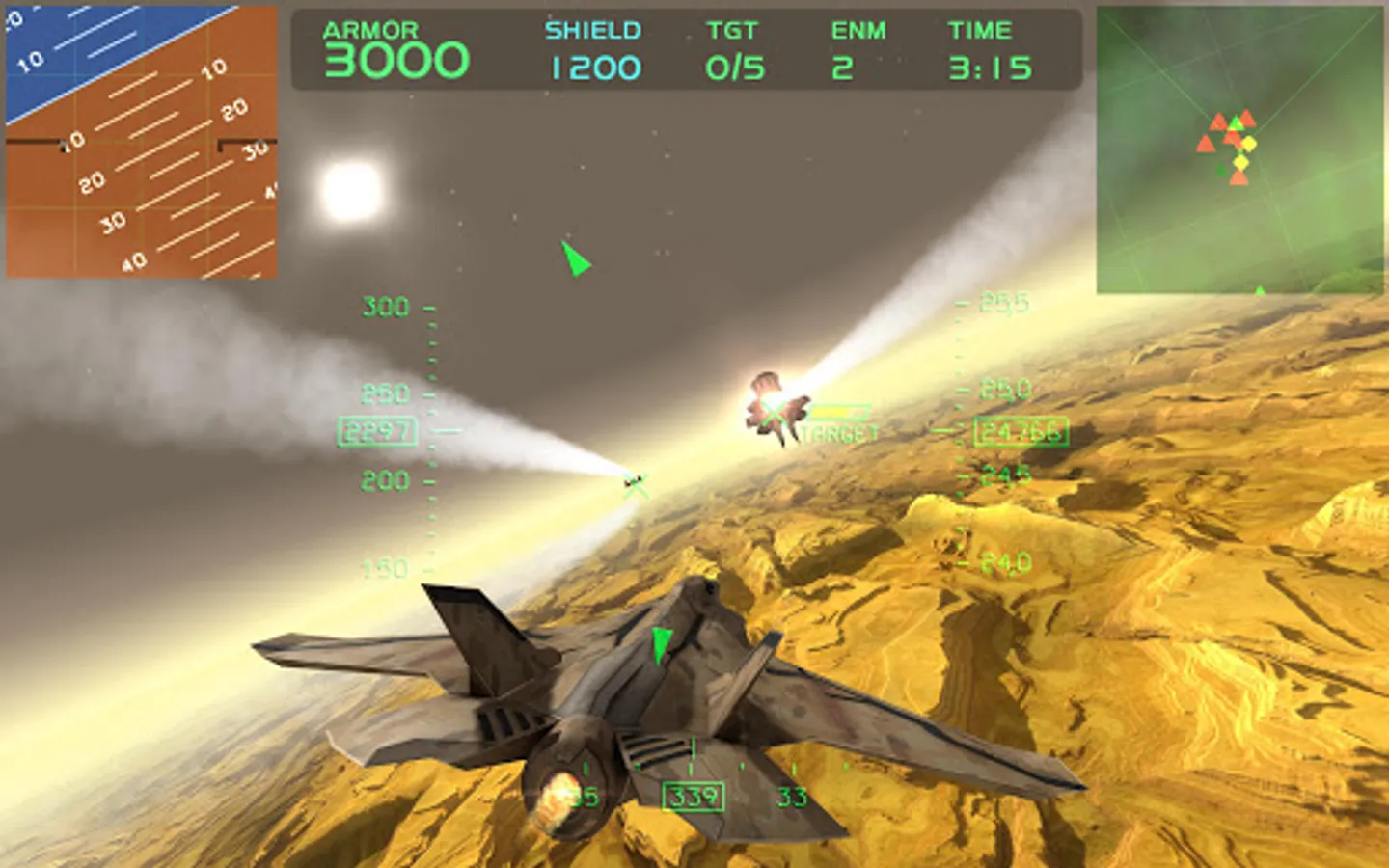The width and height of the screenshot is (1389, 868).
Task: Select the TARGET label beside the enemy ship
Action: click(x=837, y=435)
